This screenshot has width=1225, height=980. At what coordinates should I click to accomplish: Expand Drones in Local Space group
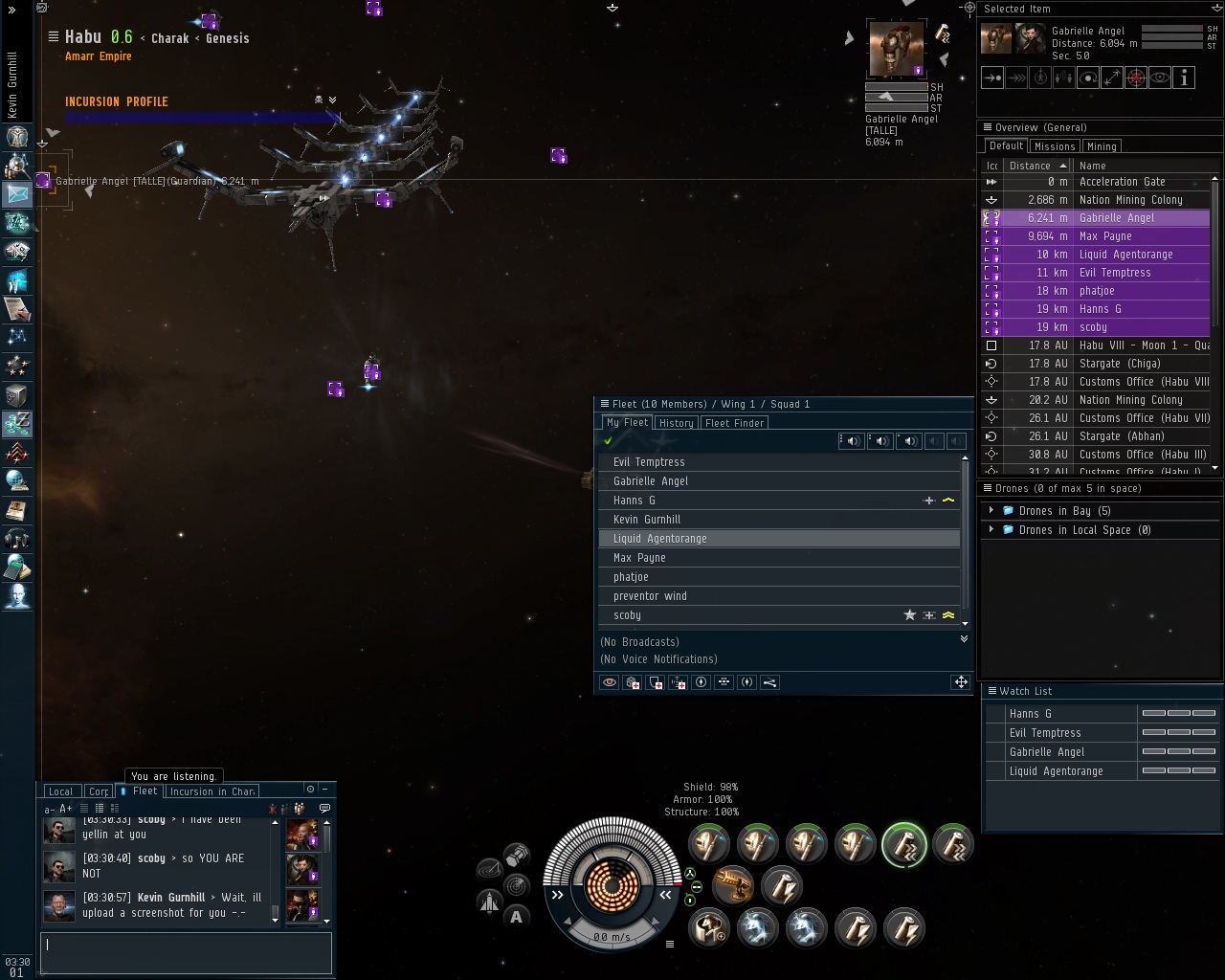tap(991, 530)
